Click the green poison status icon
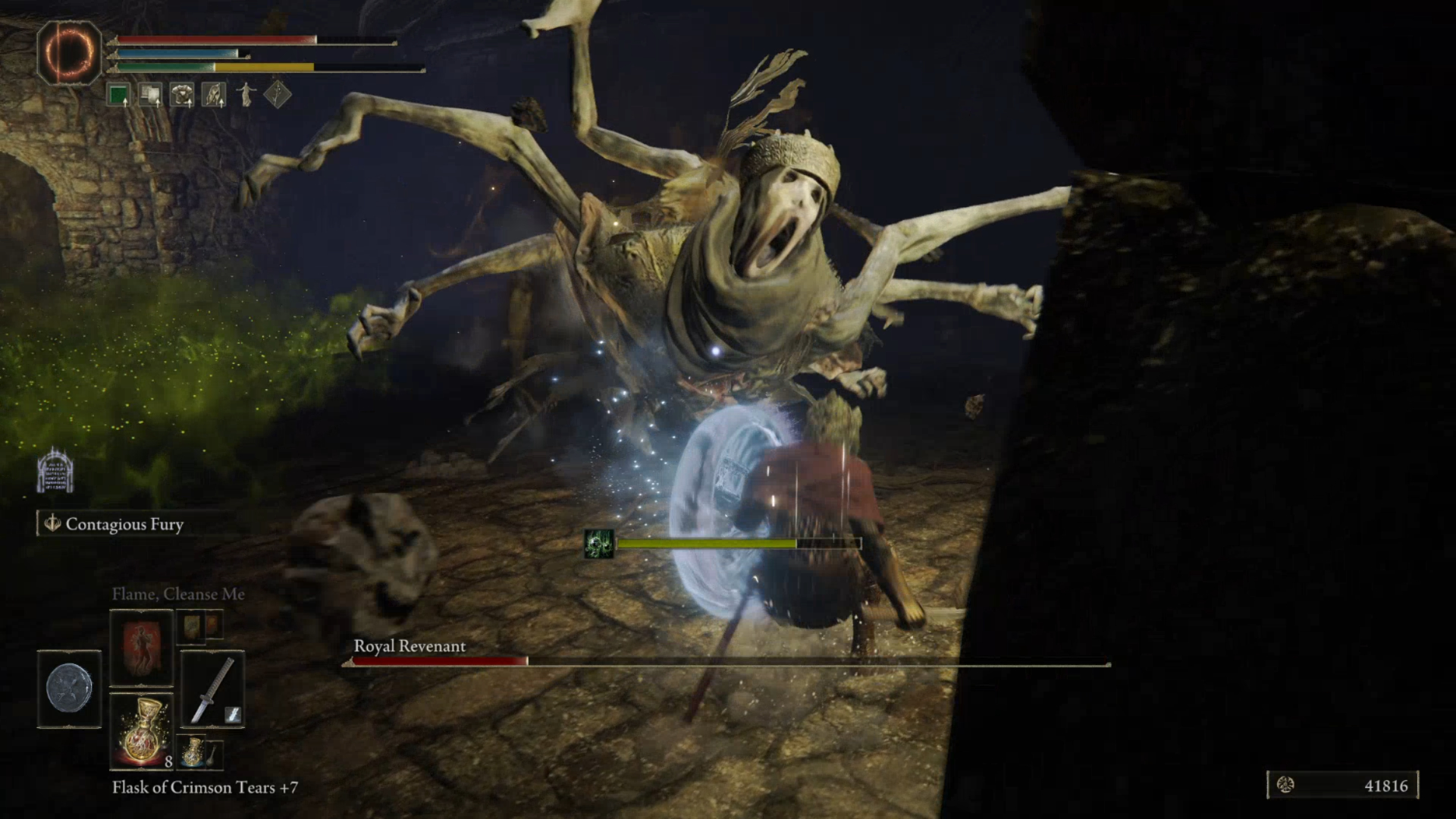Image resolution: width=1456 pixels, height=819 pixels. tap(598, 544)
